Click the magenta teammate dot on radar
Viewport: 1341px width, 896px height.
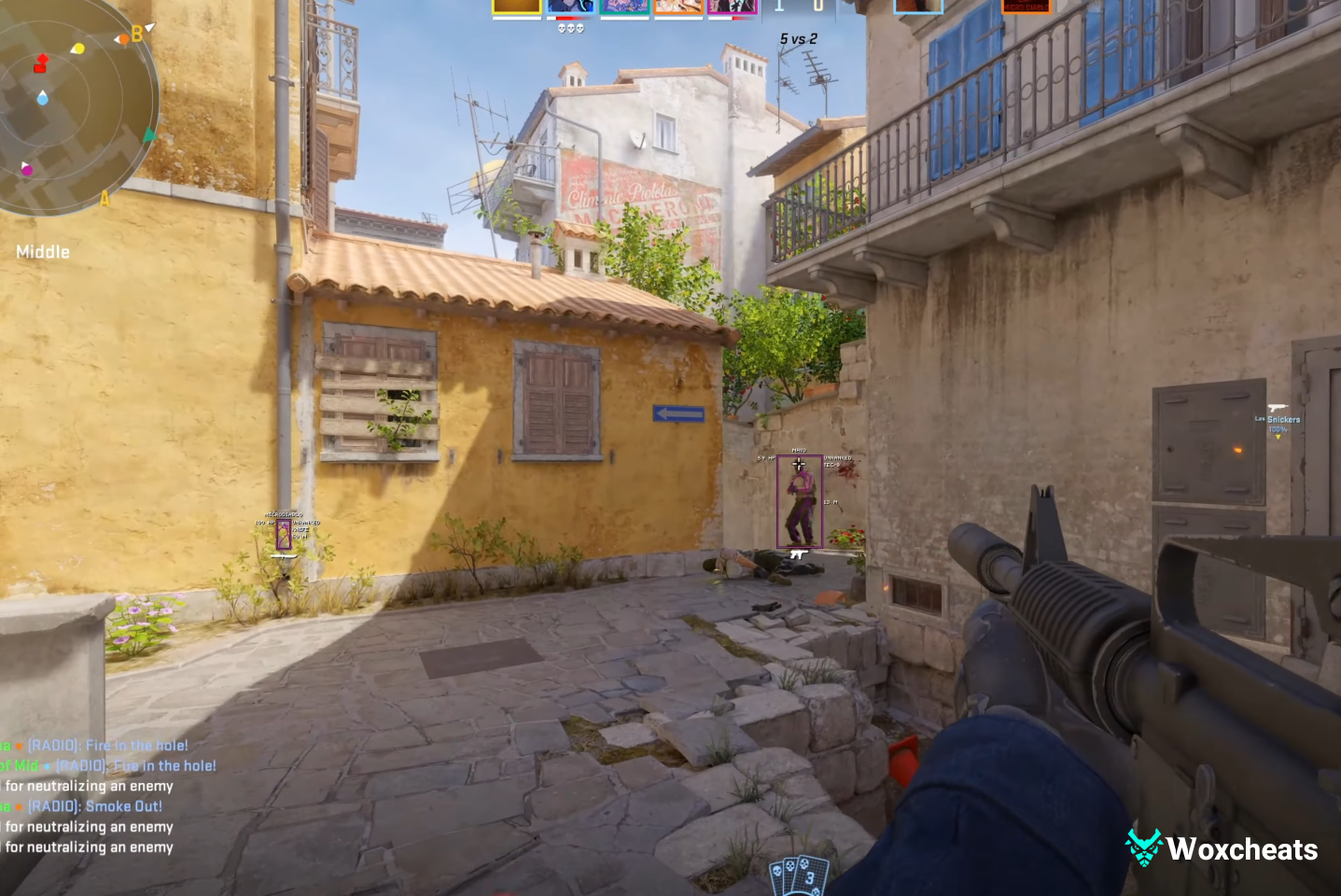27,169
